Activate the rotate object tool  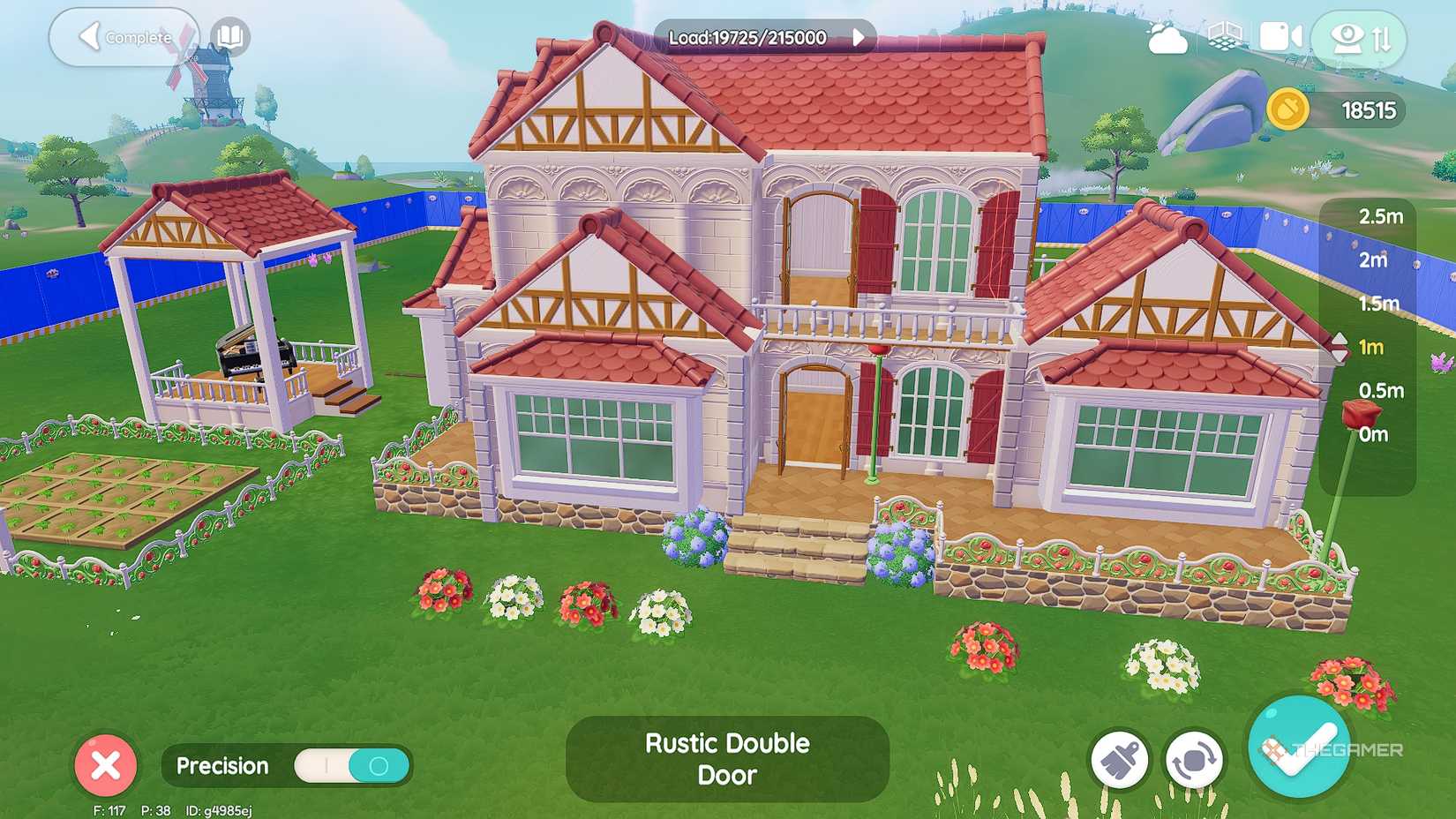click(x=1195, y=759)
